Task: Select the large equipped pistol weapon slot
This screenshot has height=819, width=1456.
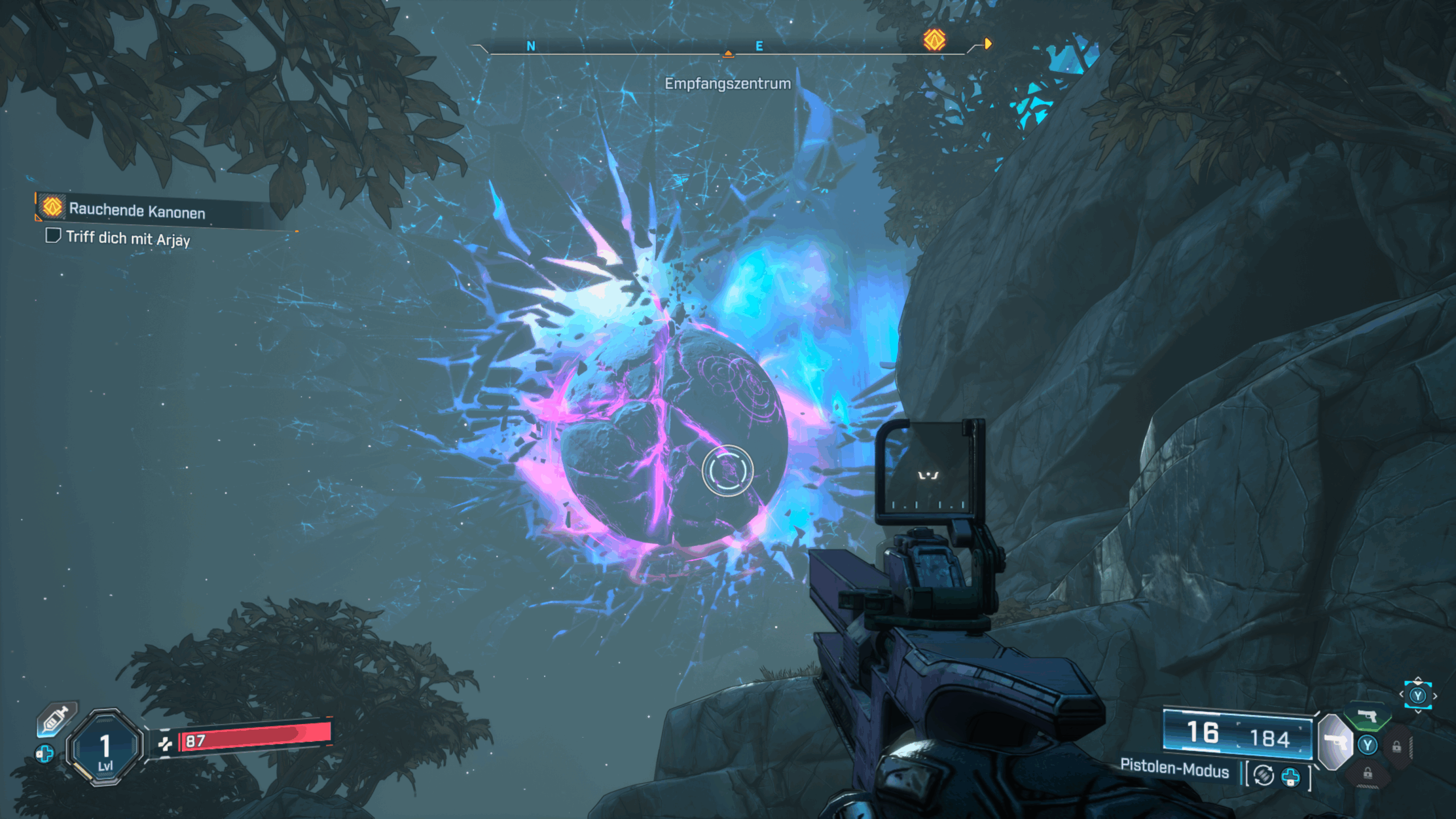Action: point(1335,742)
